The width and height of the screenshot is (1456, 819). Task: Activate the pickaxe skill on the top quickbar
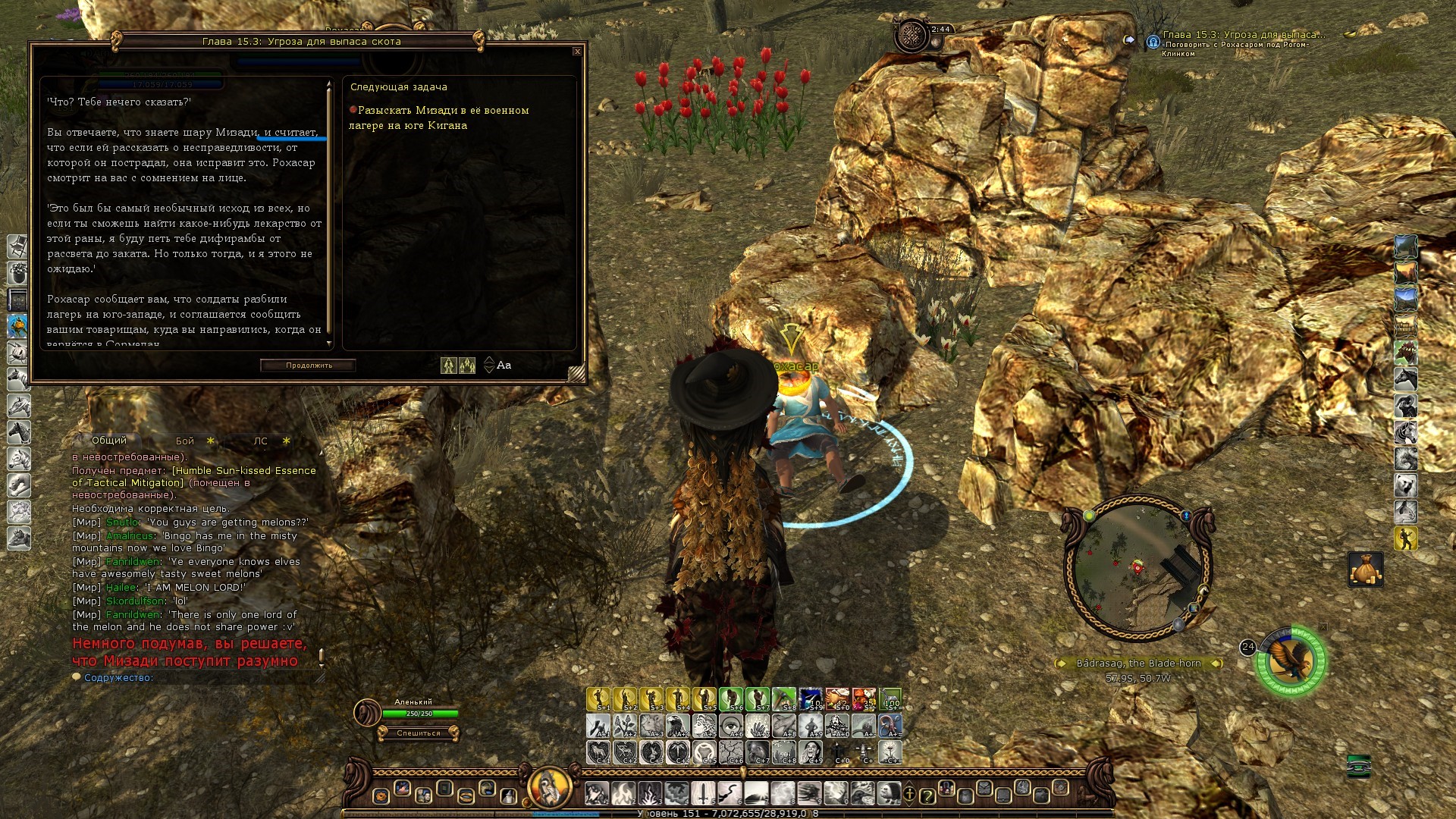click(784, 699)
